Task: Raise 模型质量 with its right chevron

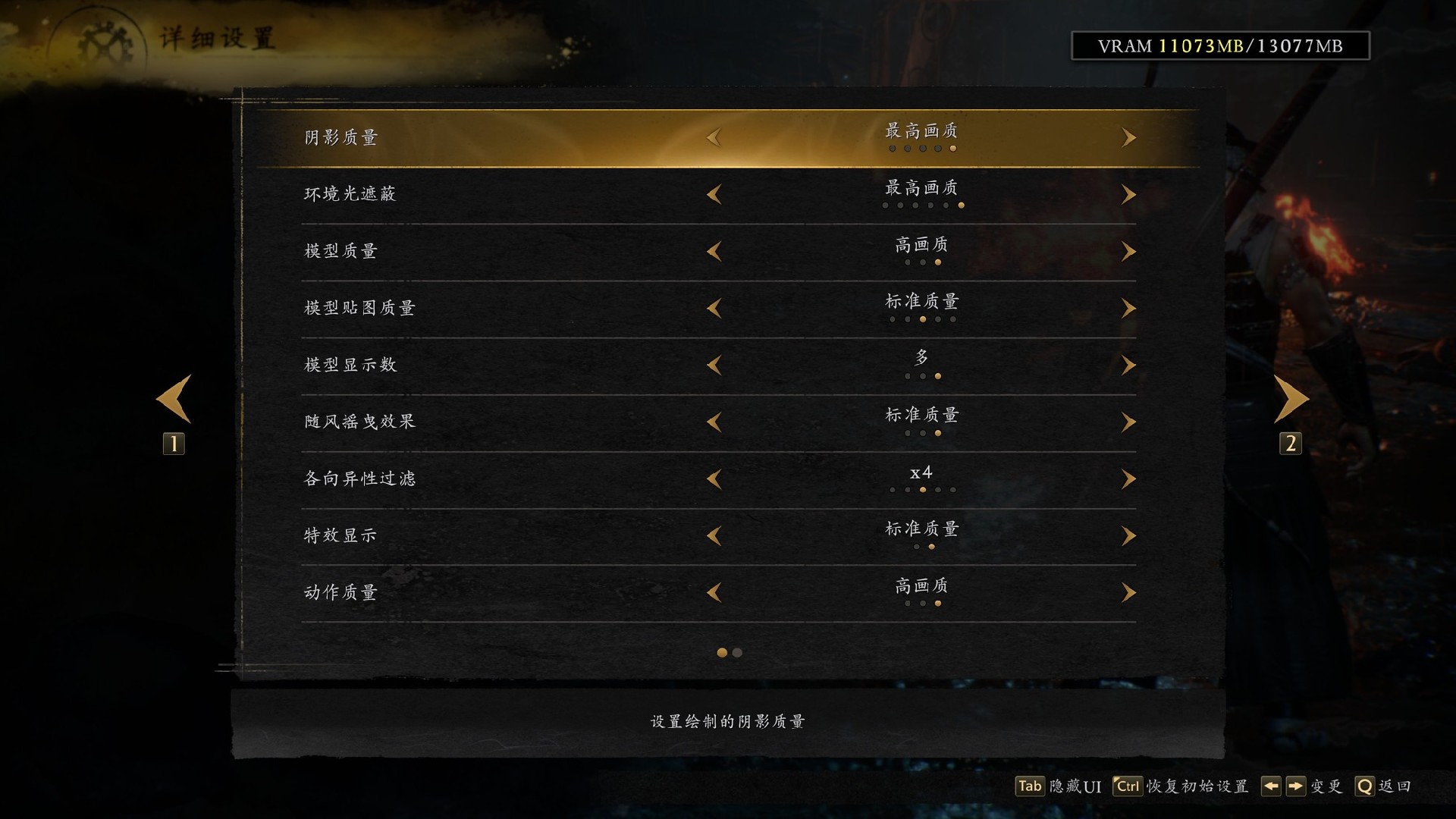Action: click(1128, 251)
